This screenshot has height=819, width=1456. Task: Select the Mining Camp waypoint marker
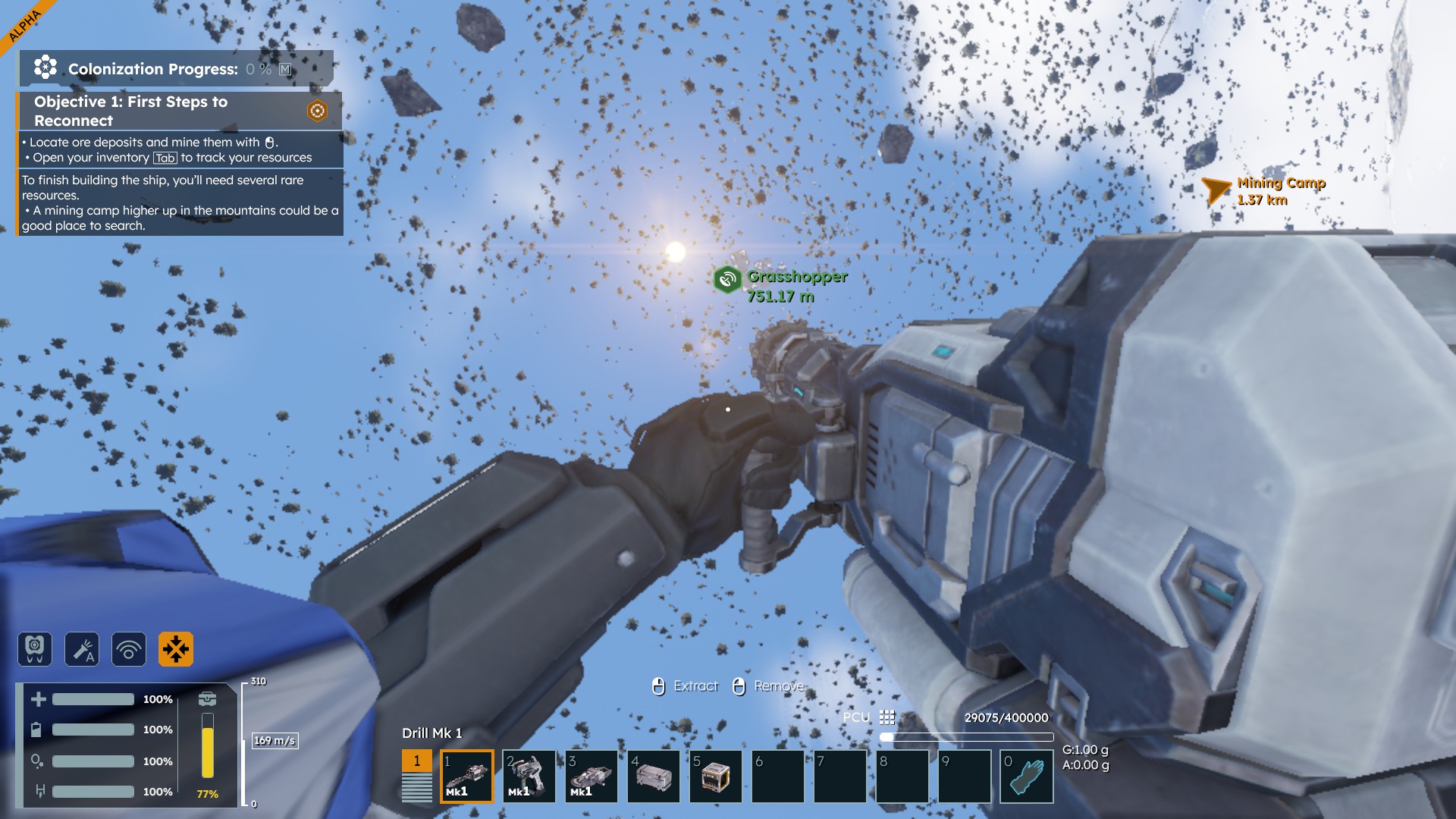[1216, 190]
